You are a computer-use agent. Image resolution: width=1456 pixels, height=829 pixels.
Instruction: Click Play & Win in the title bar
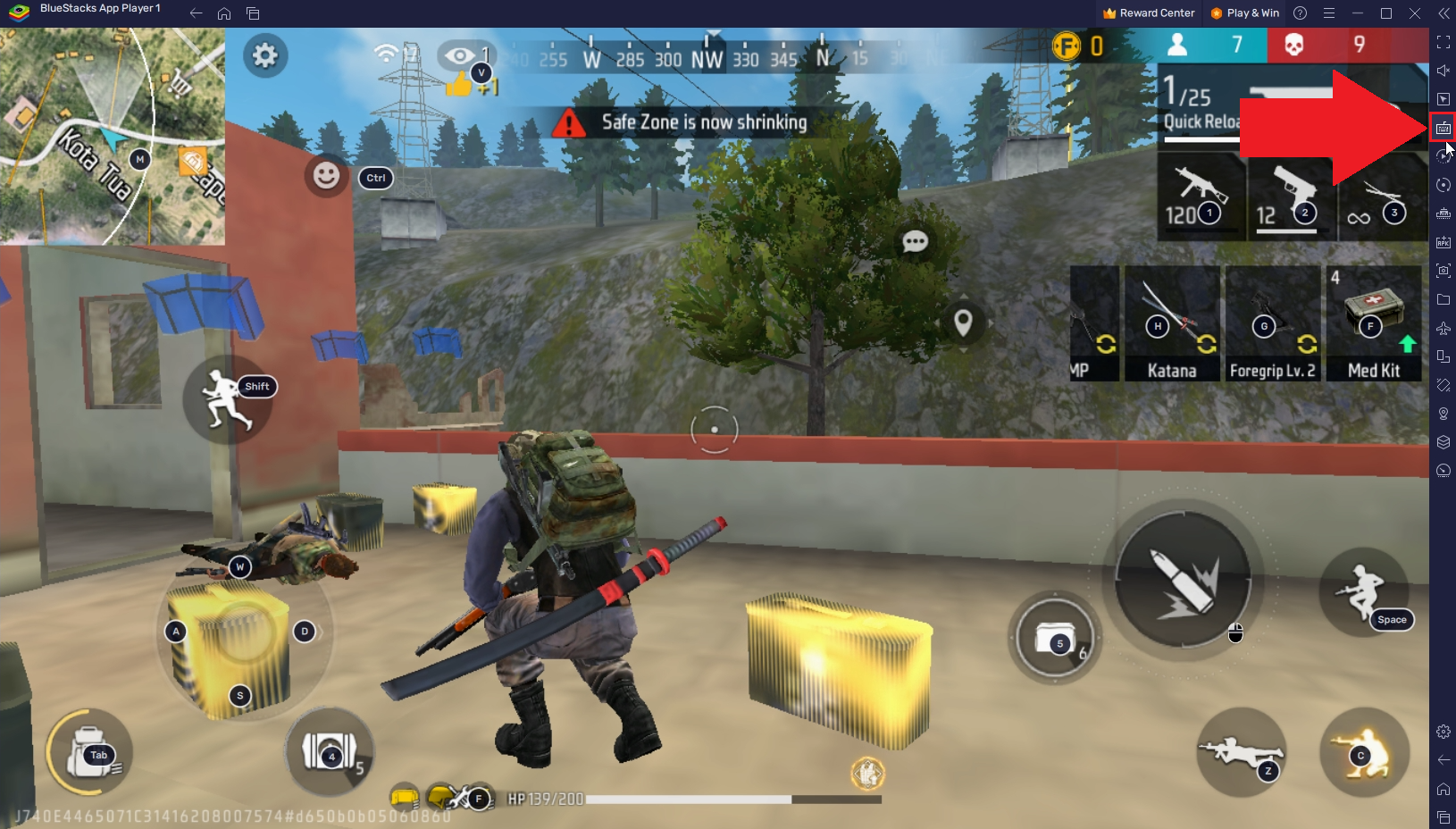pos(1245,13)
